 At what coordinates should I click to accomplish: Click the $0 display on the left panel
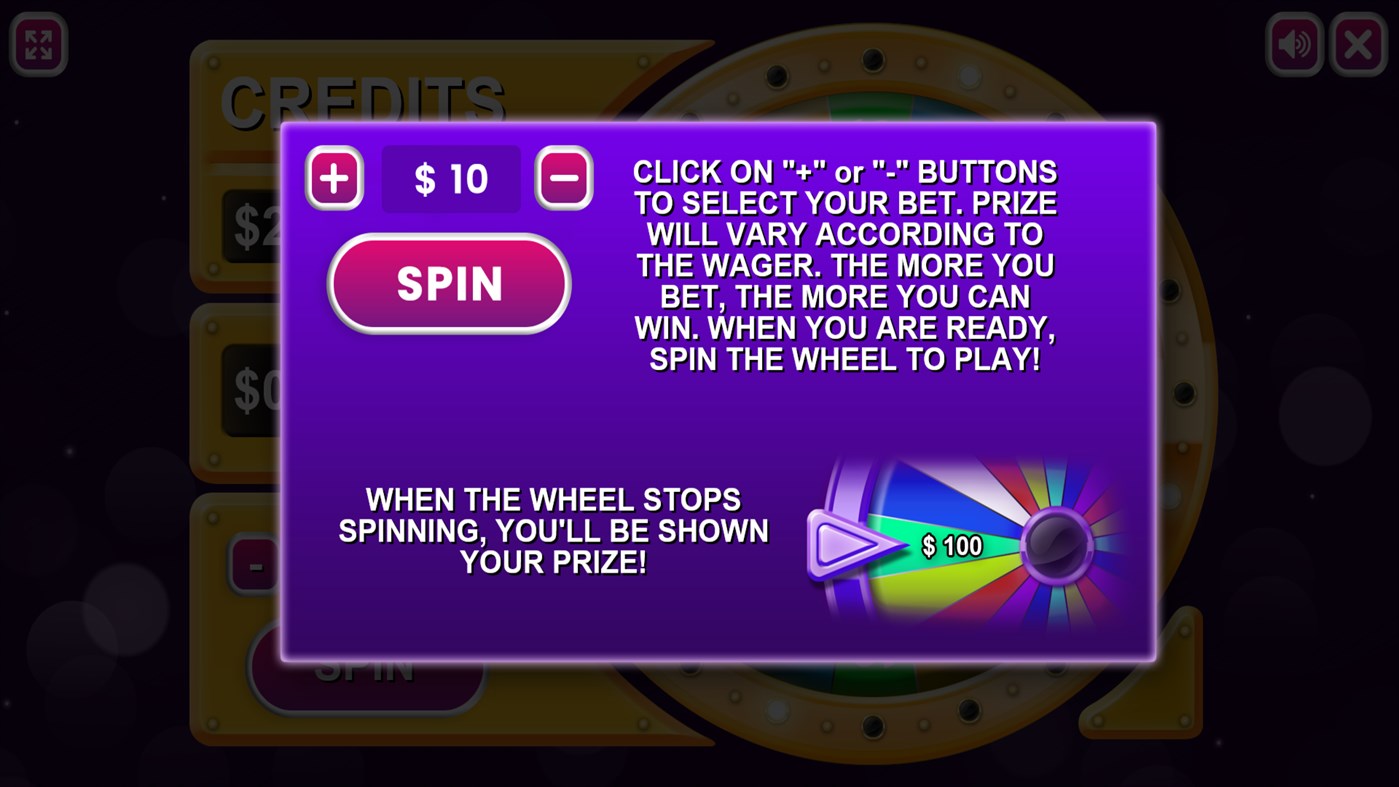coord(253,390)
